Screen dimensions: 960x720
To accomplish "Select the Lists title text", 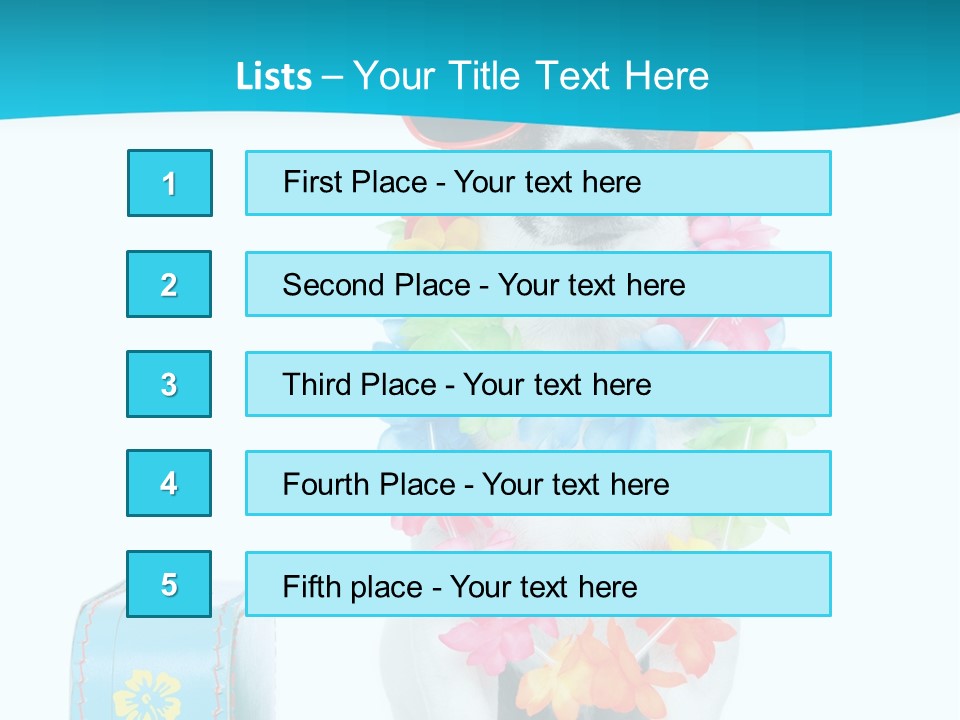I will point(472,76).
